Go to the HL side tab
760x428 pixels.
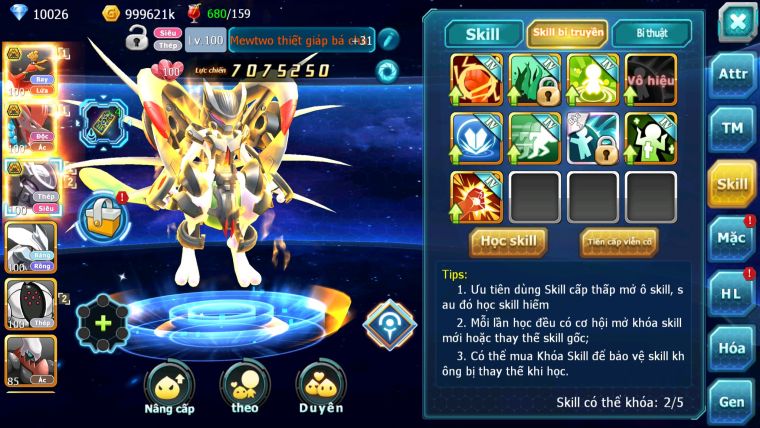point(732,292)
